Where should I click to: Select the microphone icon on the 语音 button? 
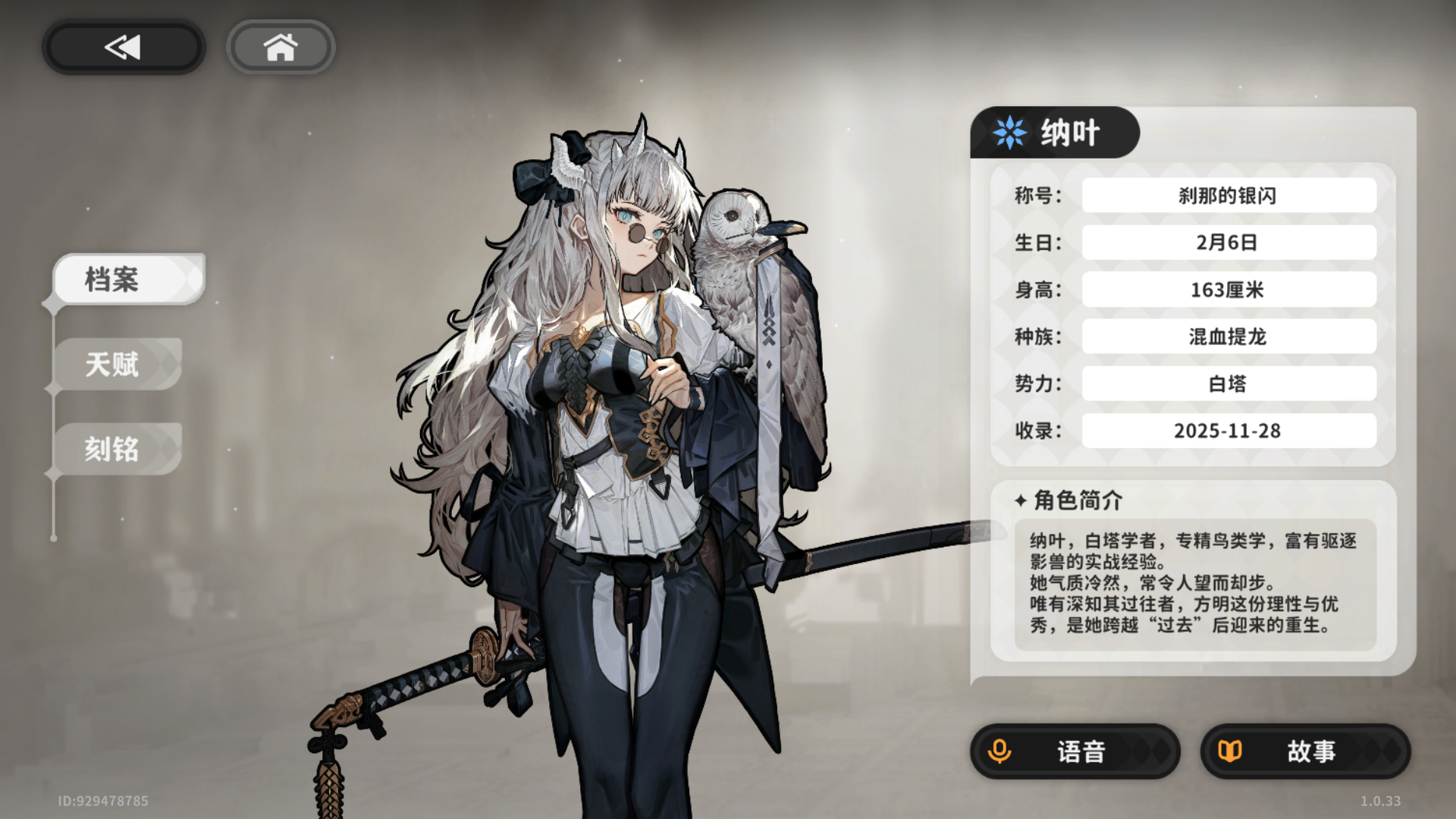(x=1000, y=752)
